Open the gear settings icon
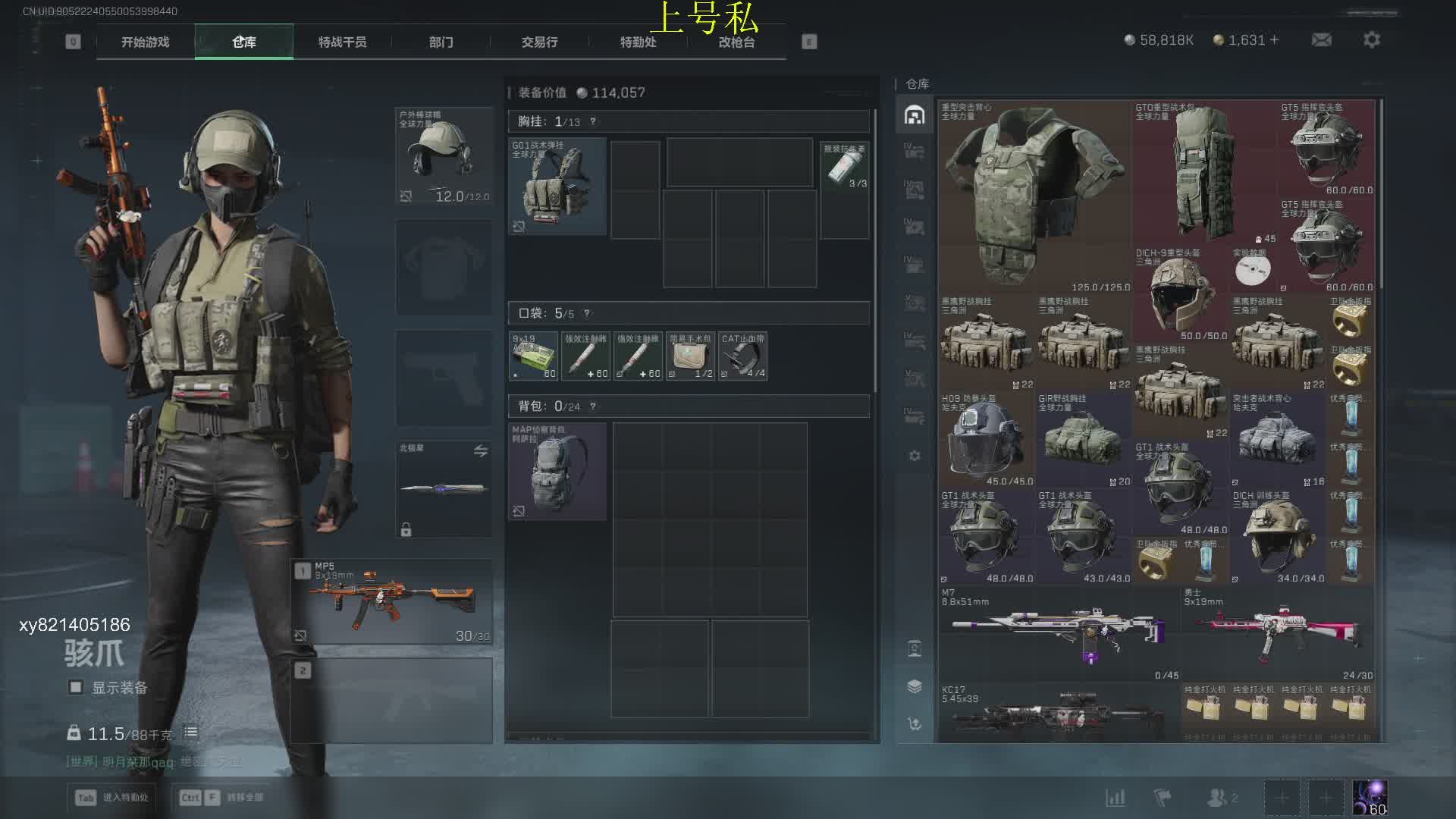Viewport: 1456px width, 819px height. 1371,39
